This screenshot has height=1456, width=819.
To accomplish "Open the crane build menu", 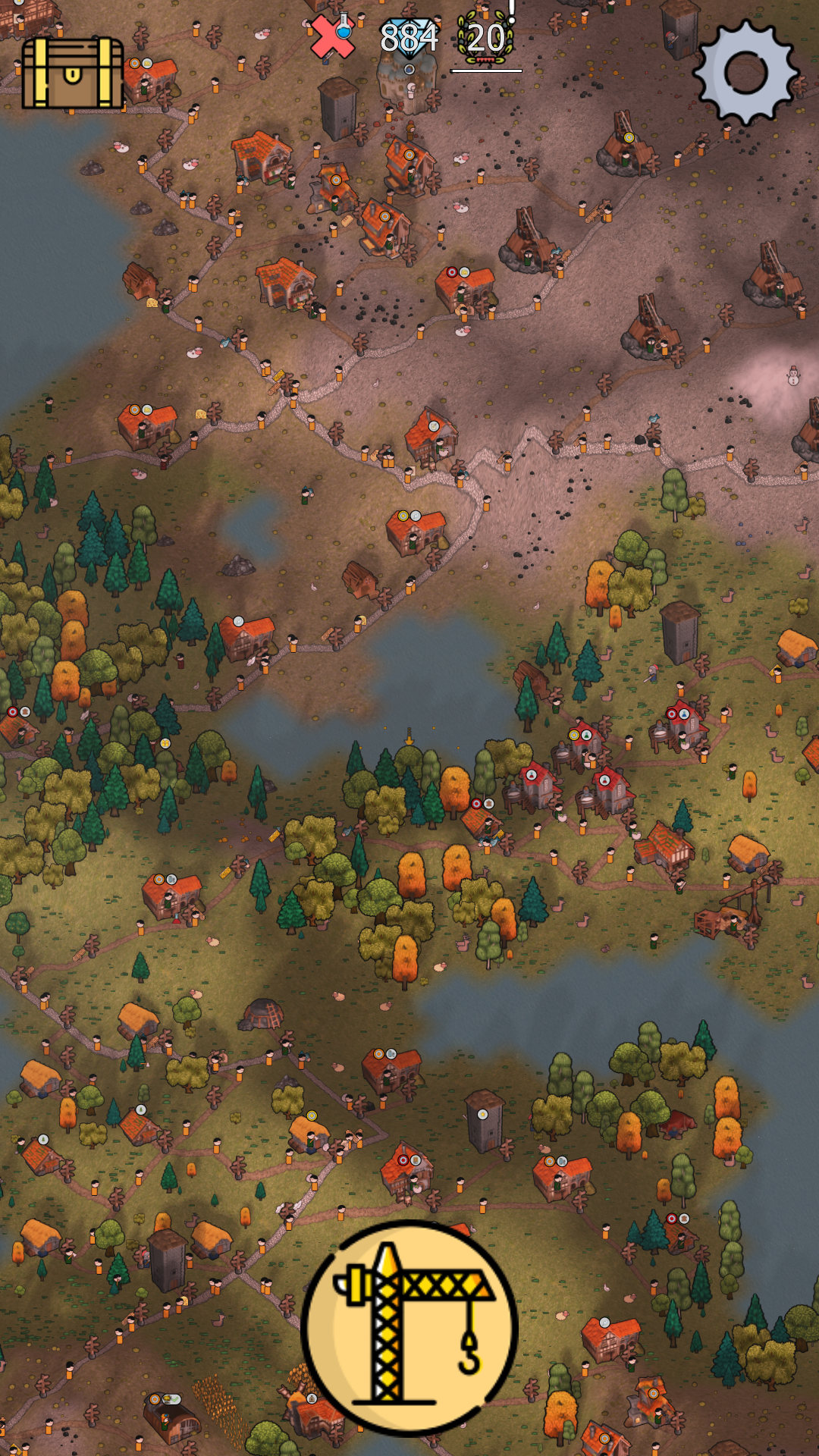I will [x=409, y=1329].
